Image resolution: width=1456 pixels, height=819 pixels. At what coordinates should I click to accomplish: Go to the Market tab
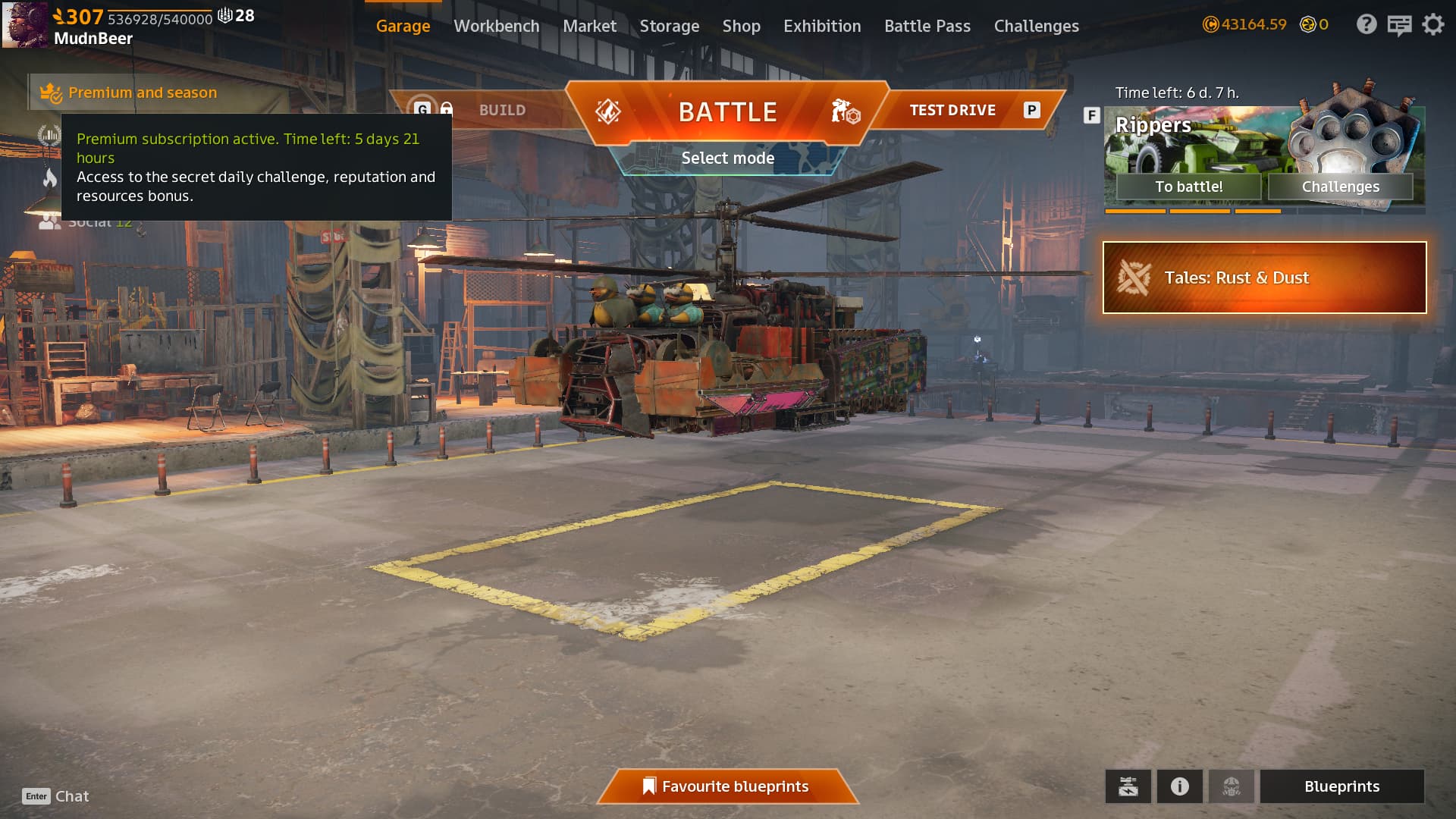pyautogui.click(x=589, y=26)
